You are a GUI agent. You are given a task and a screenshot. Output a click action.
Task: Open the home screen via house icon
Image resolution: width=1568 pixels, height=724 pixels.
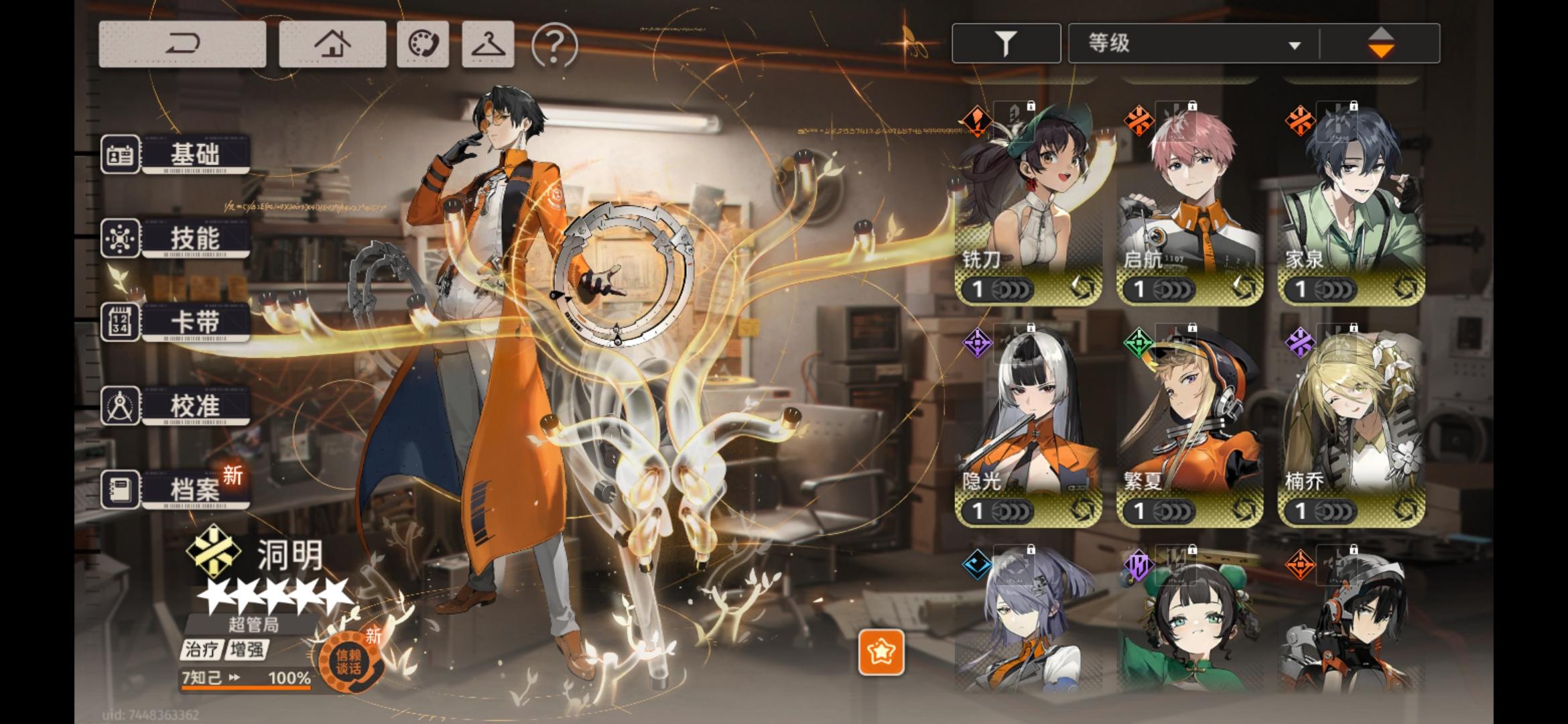333,45
